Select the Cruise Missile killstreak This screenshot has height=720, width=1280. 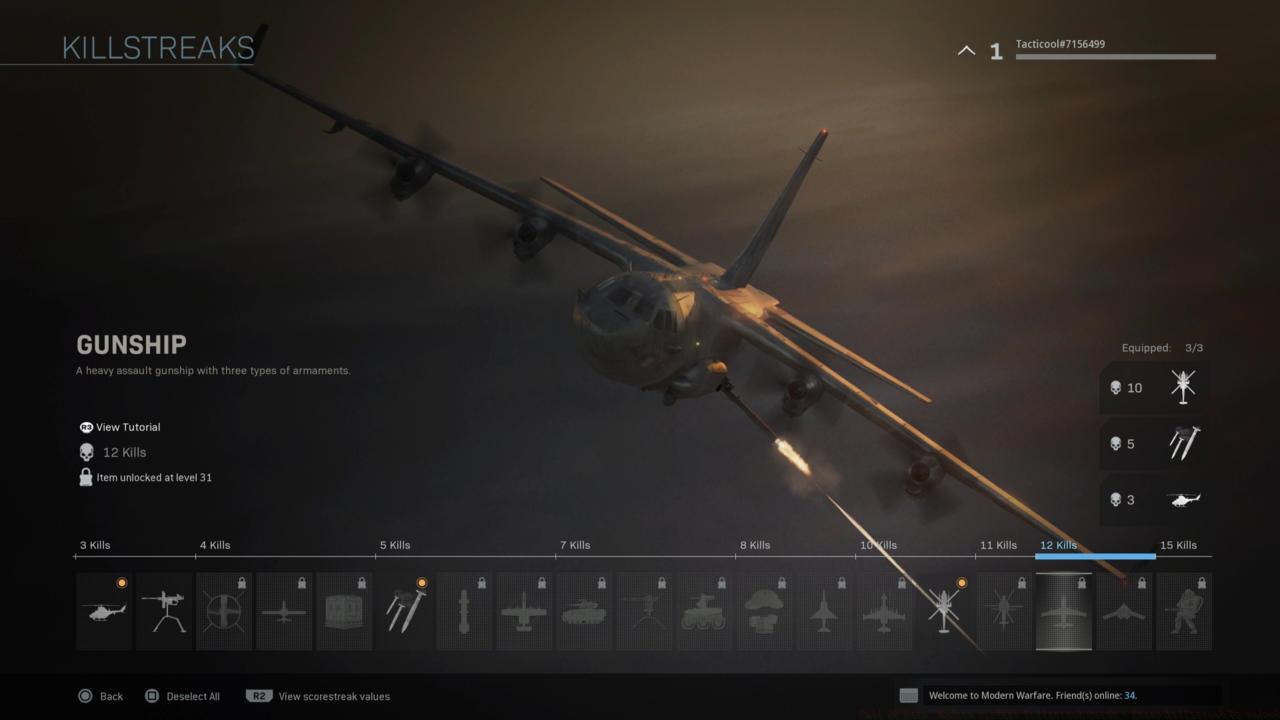[464, 611]
